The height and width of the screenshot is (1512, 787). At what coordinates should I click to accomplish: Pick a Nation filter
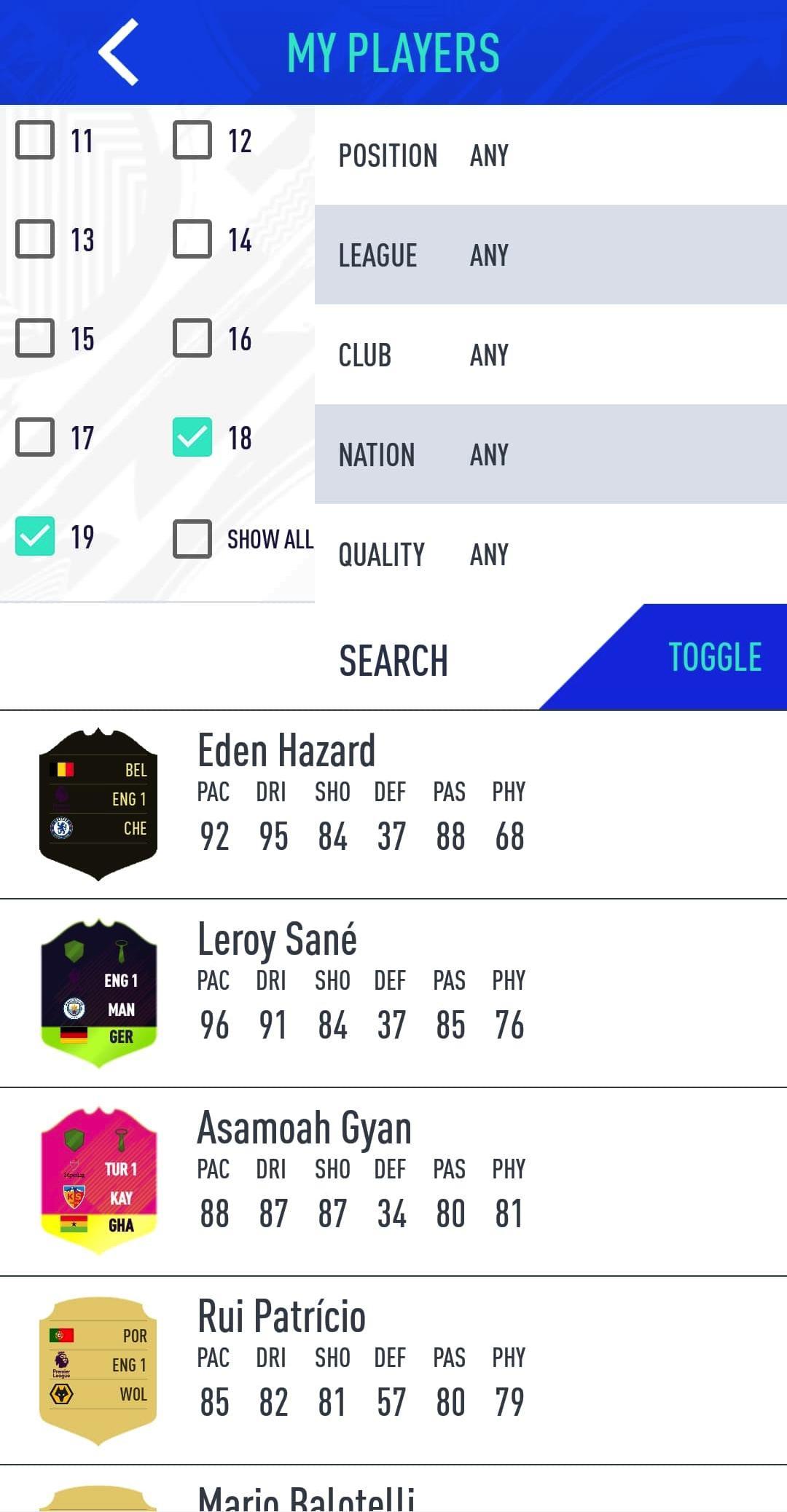pyautogui.click(x=550, y=454)
